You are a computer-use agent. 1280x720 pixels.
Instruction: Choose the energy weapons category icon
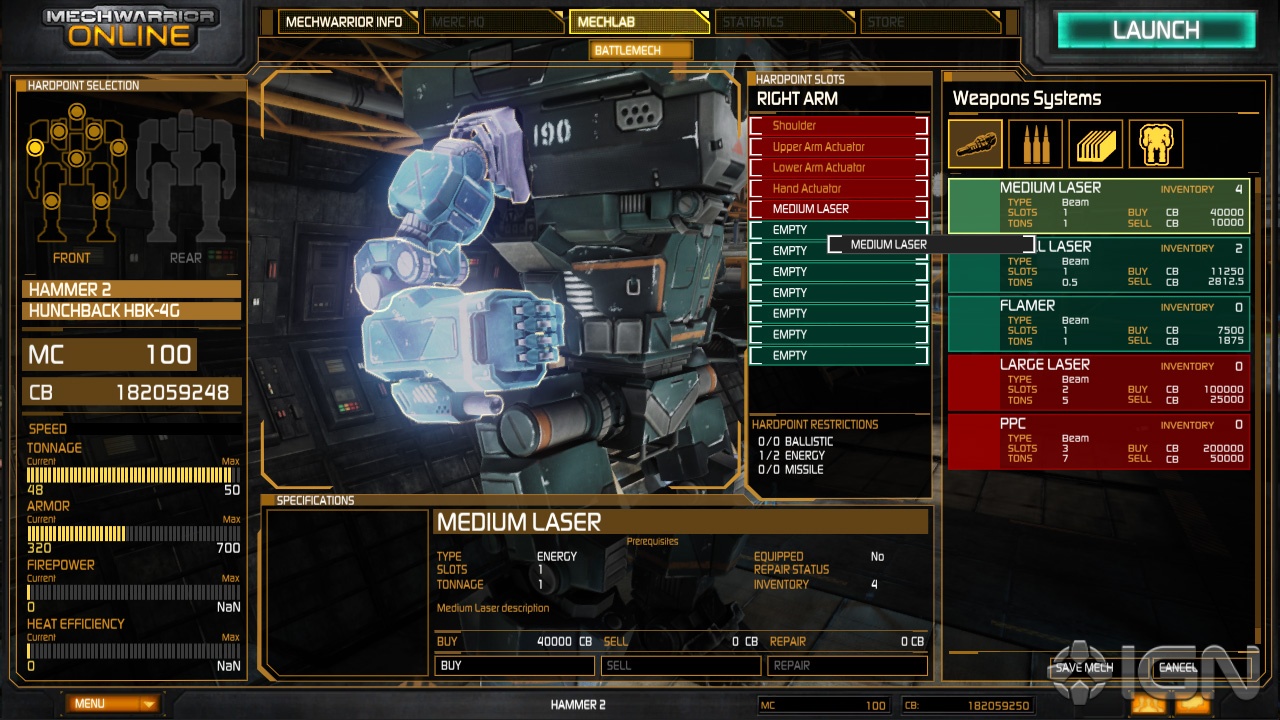(975, 143)
